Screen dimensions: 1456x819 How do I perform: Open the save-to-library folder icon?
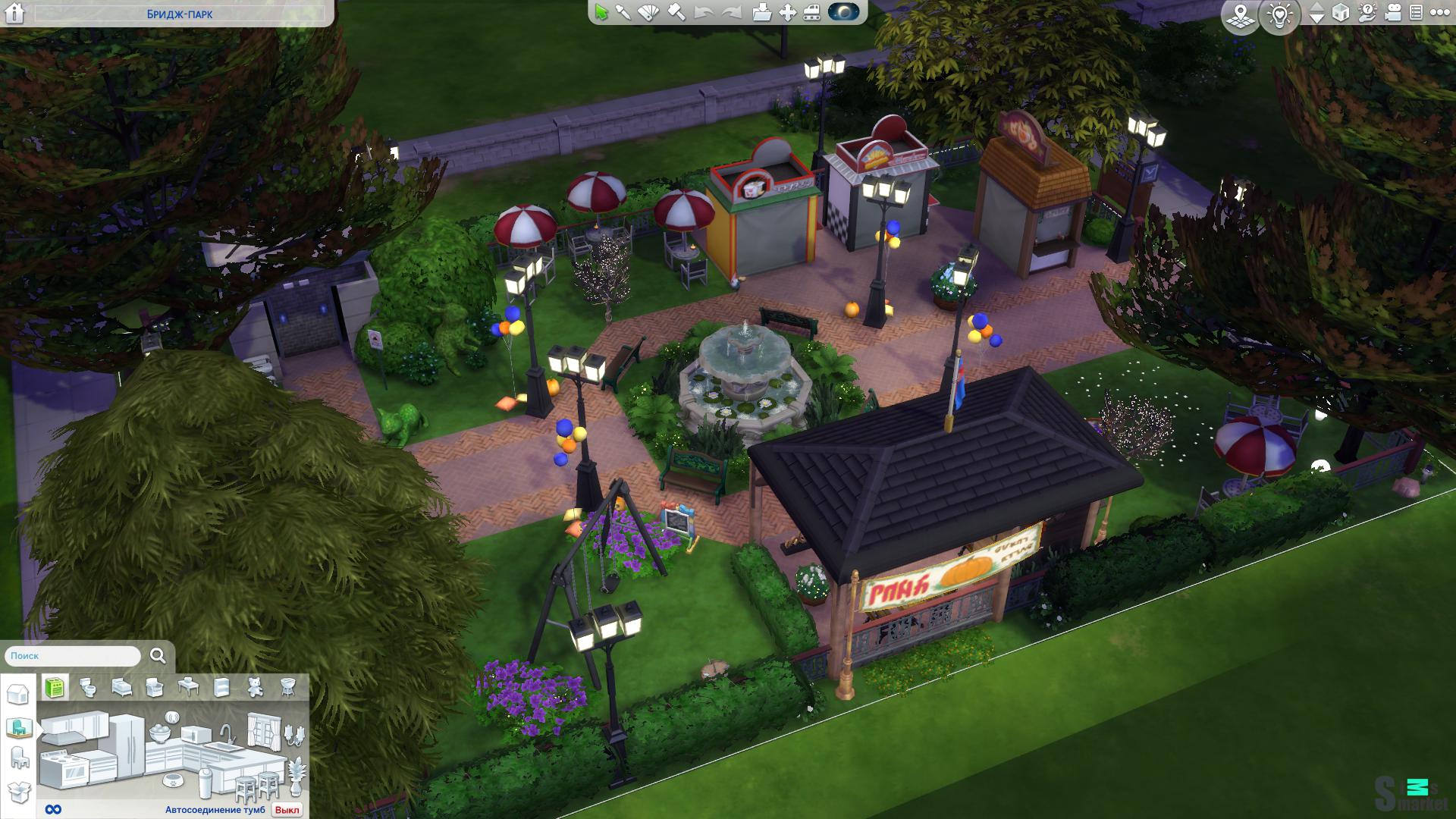(x=762, y=13)
